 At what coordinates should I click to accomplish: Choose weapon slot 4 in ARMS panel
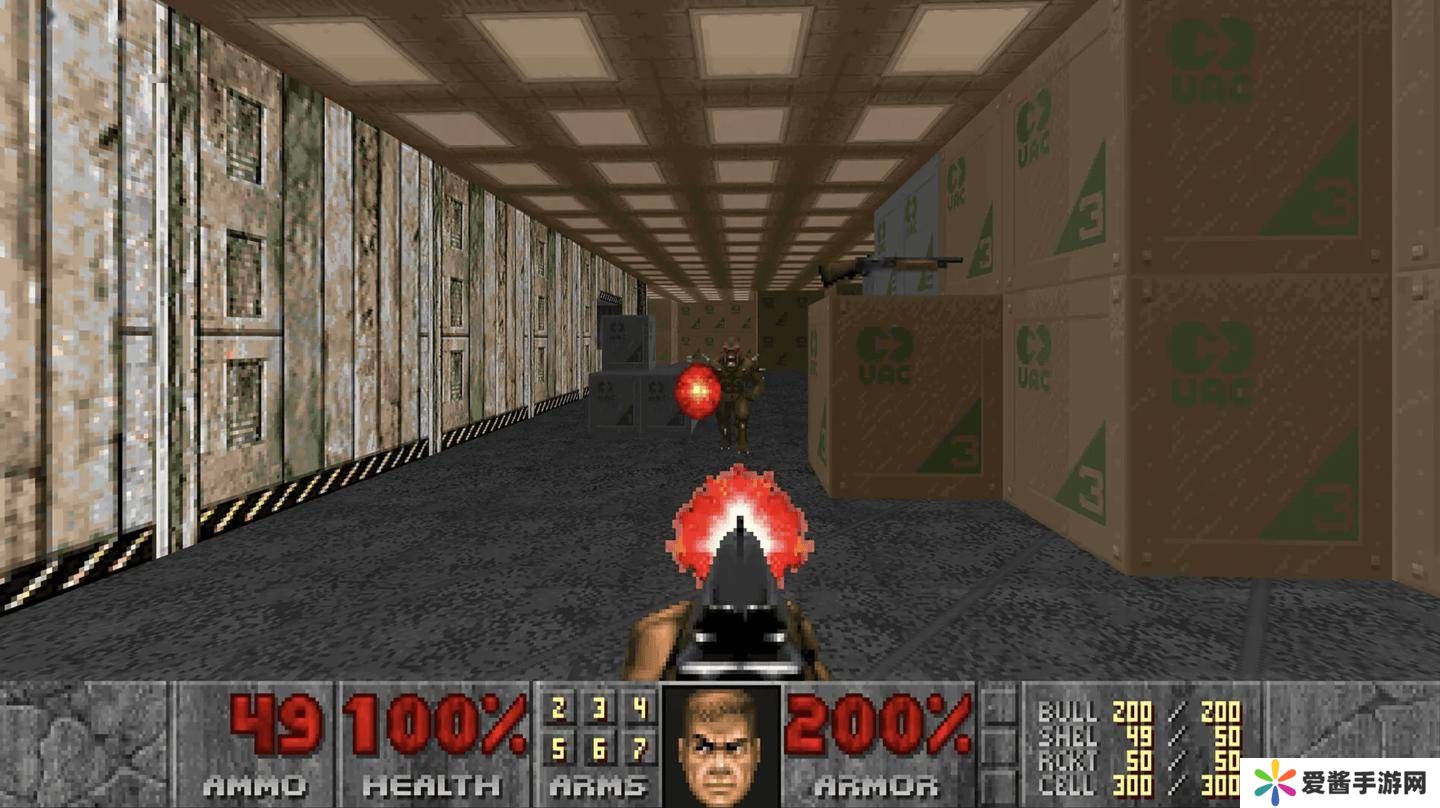639,709
